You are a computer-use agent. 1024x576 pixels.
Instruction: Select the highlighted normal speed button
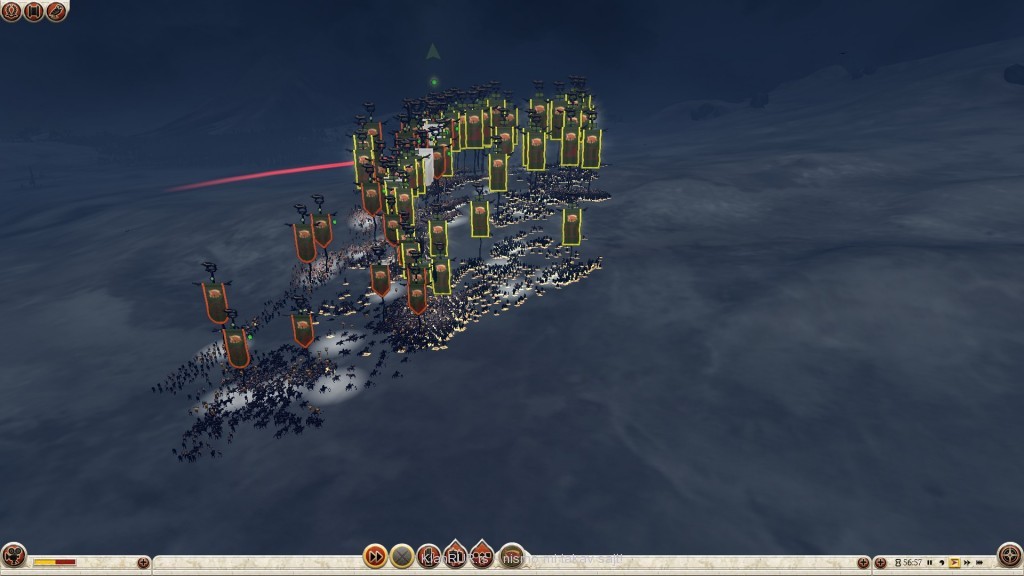click(954, 562)
